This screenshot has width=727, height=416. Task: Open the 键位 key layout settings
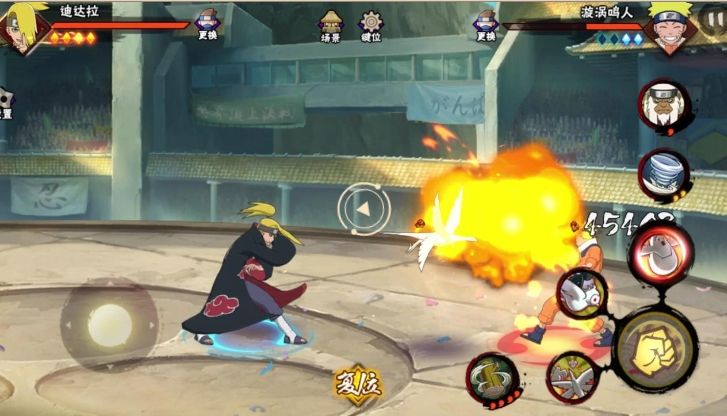(x=371, y=24)
